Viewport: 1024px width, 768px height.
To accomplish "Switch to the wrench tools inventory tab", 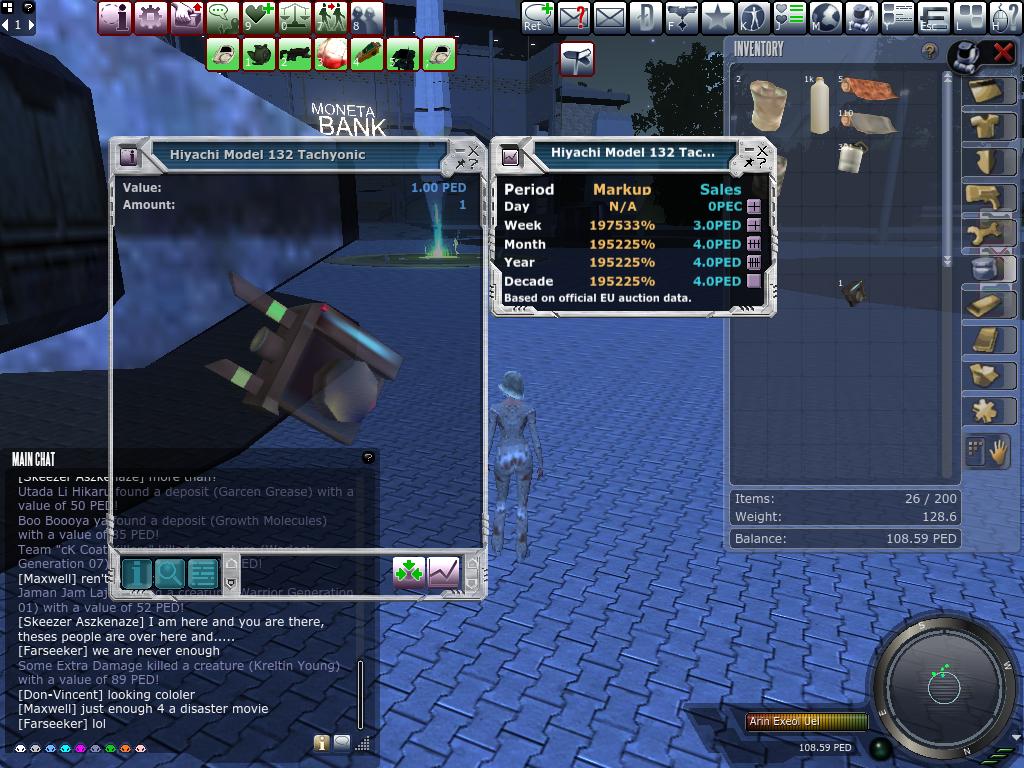I will [x=987, y=232].
